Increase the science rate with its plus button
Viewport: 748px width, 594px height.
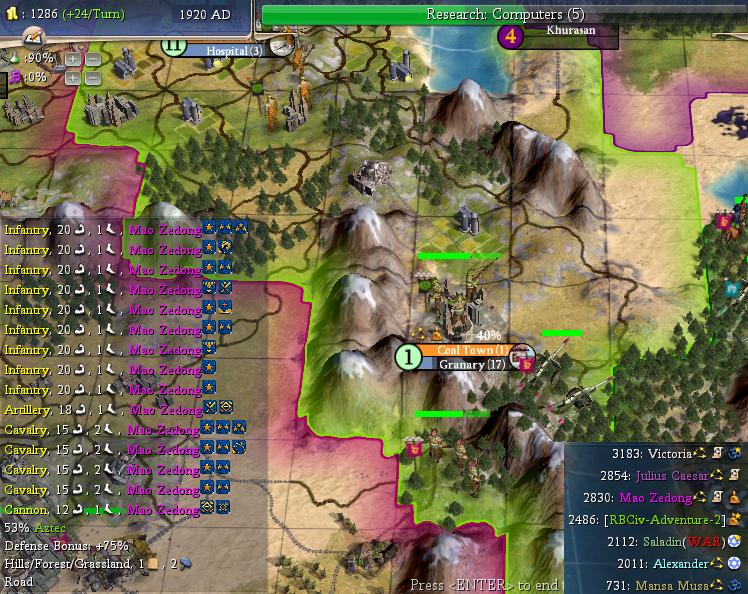pyautogui.click(x=73, y=59)
